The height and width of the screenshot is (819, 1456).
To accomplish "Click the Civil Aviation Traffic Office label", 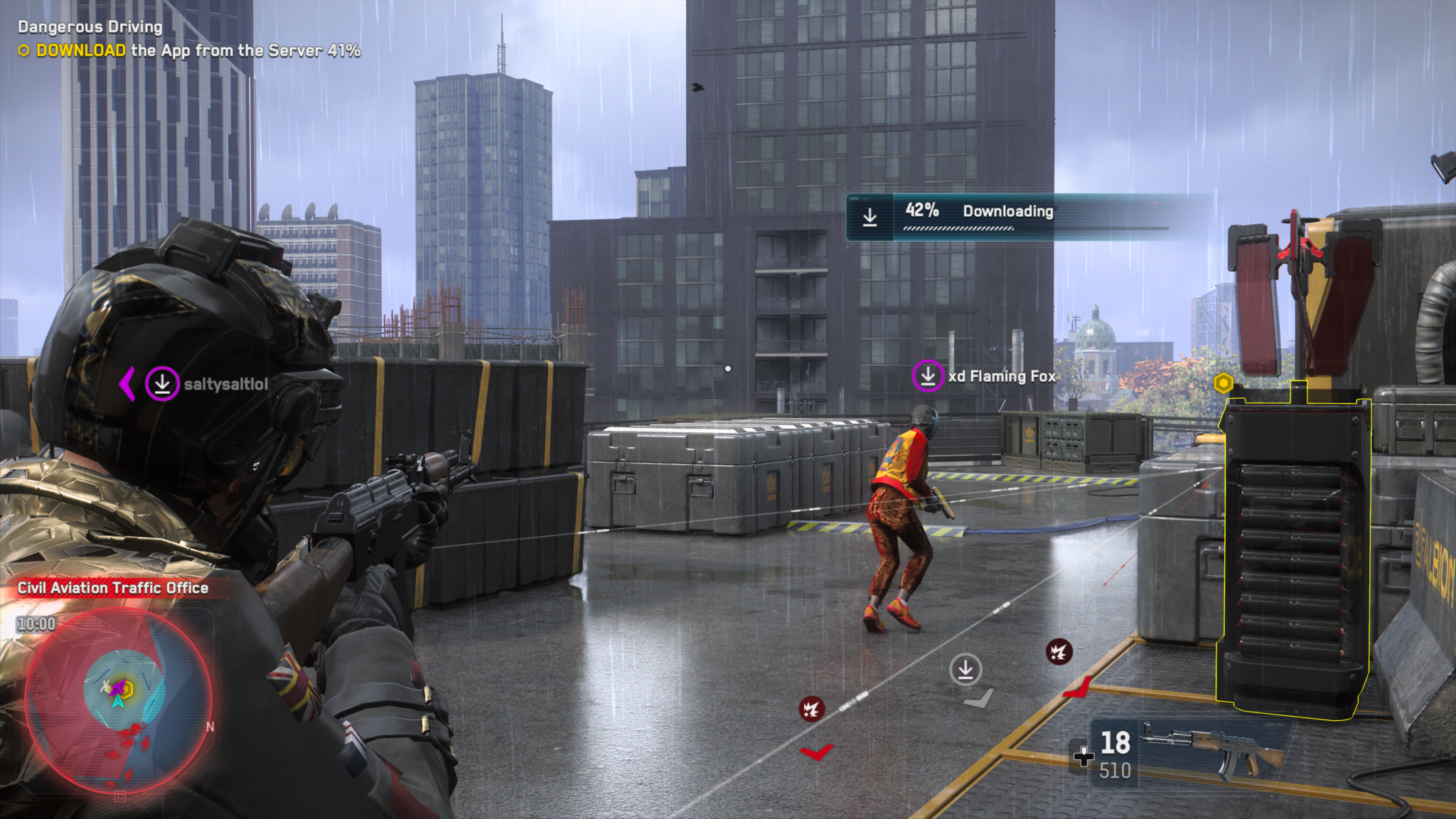I will pyautogui.click(x=113, y=588).
